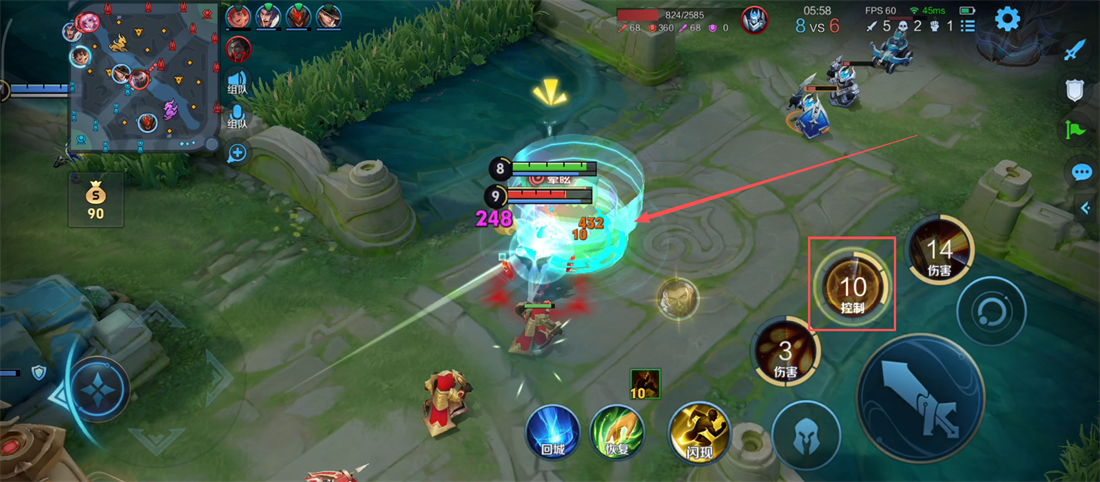The height and width of the screenshot is (482, 1100).
Task: Trigger the 控制 control skill
Action: click(852, 284)
